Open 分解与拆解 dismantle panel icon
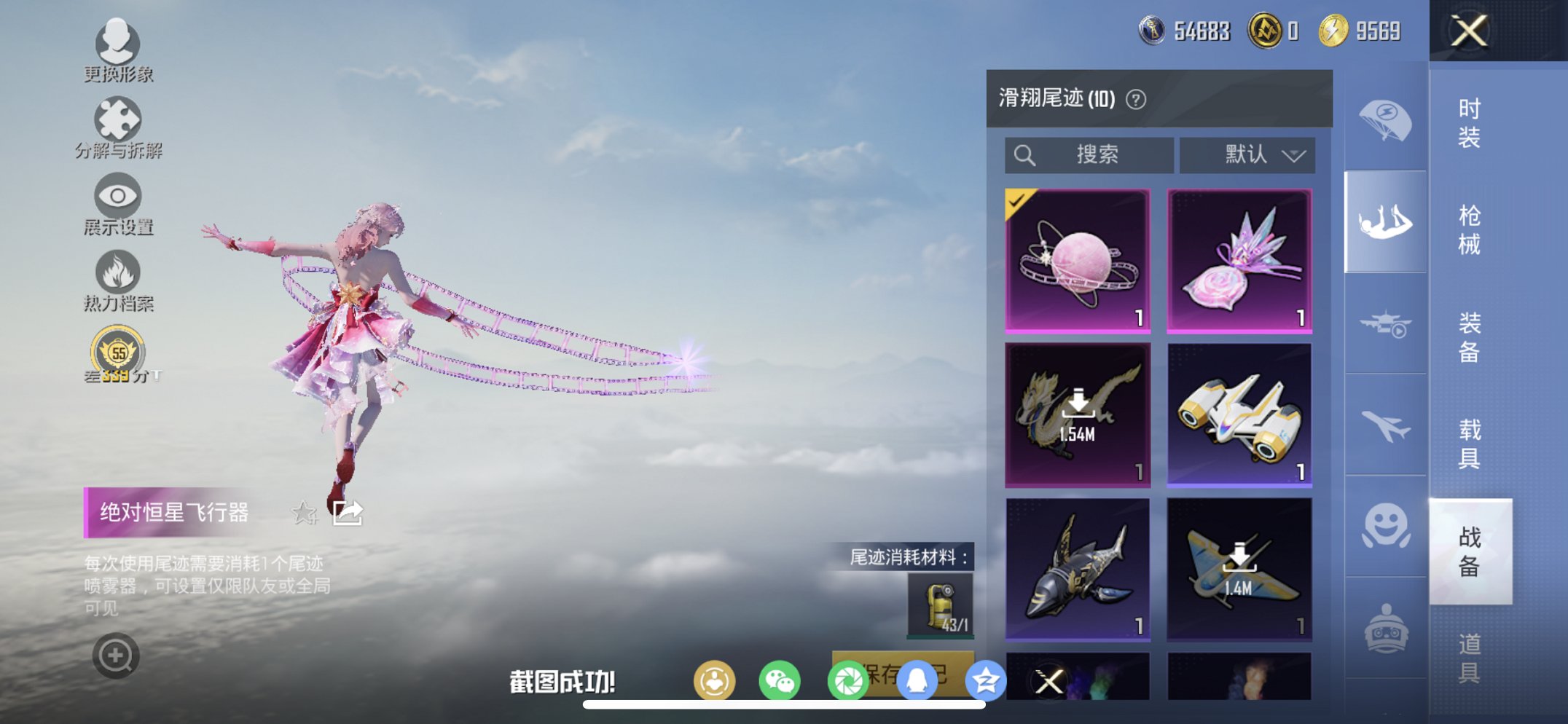The height and width of the screenshot is (724, 1568). [119, 119]
